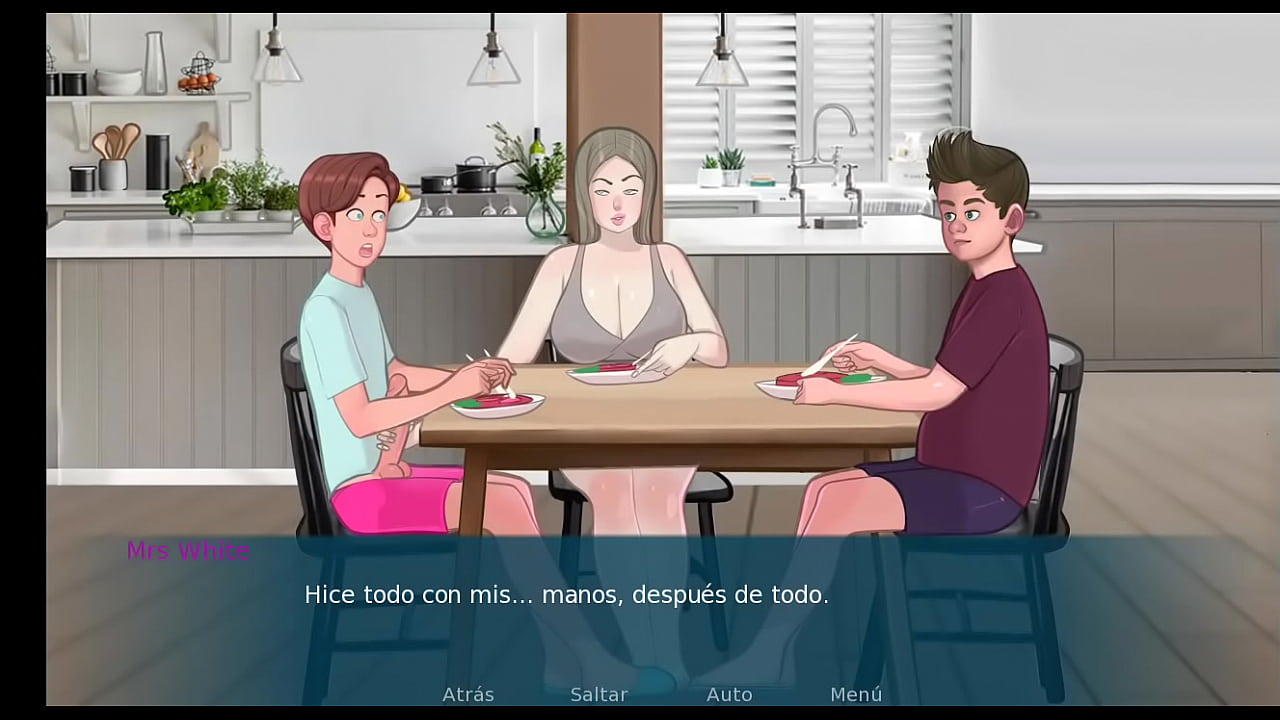
Task: Click Saltar to skip dialogue
Action: tap(598, 693)
